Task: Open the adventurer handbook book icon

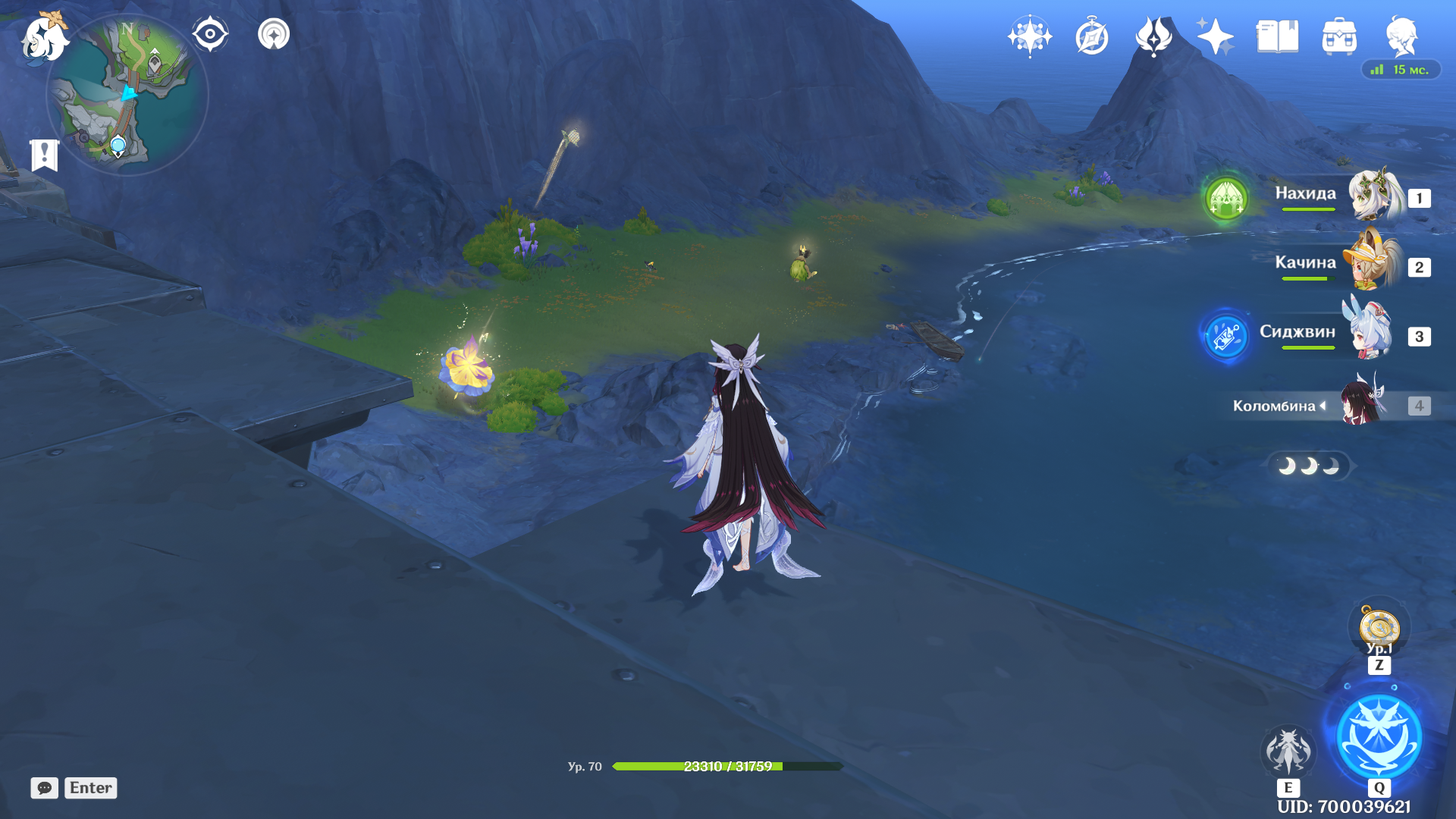Action: [1277, 36]
